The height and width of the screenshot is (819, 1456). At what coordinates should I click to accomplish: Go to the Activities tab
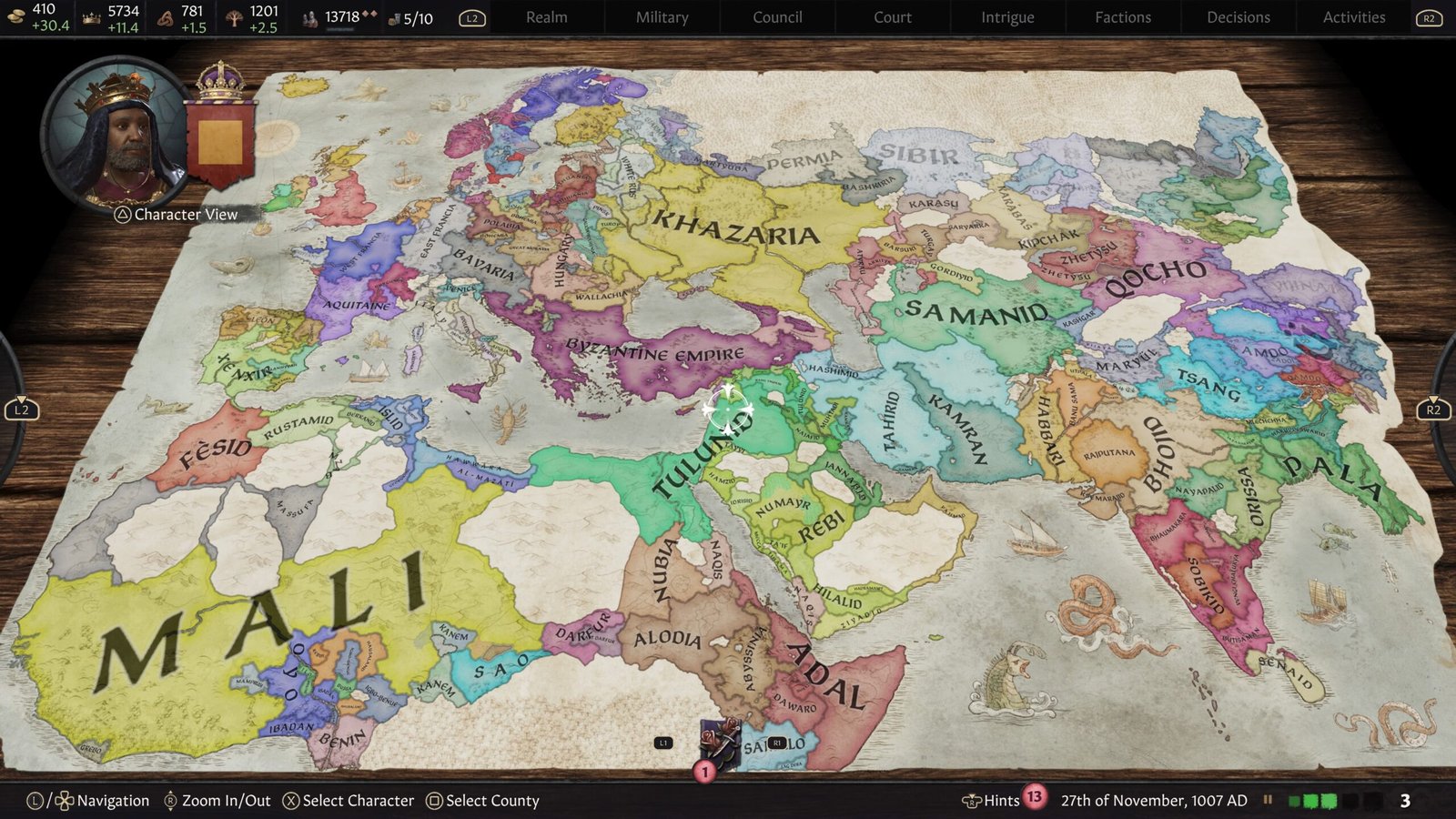(1354, 17)
